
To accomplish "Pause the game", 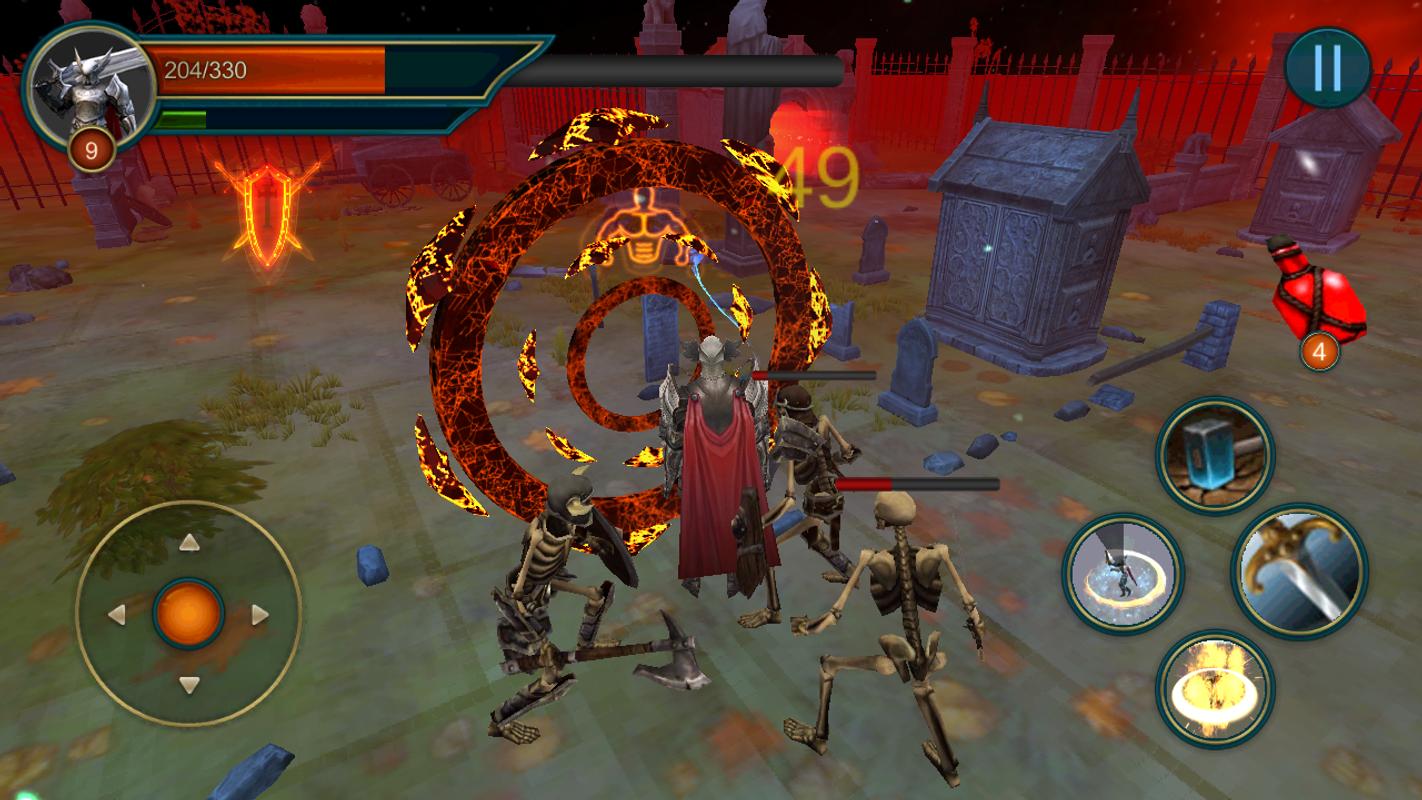I will 1327,68.
